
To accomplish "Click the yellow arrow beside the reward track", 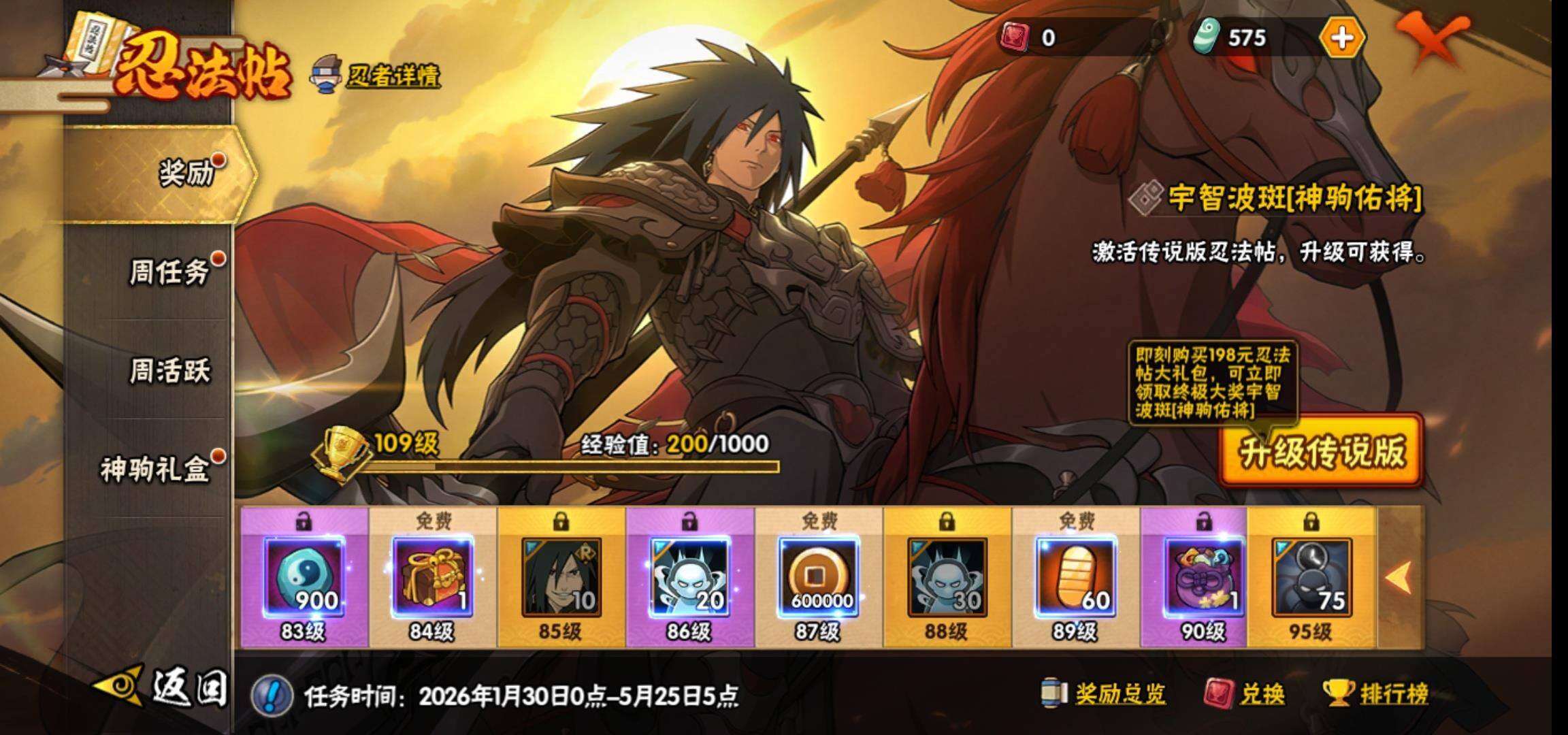I will pos(1399,577).
